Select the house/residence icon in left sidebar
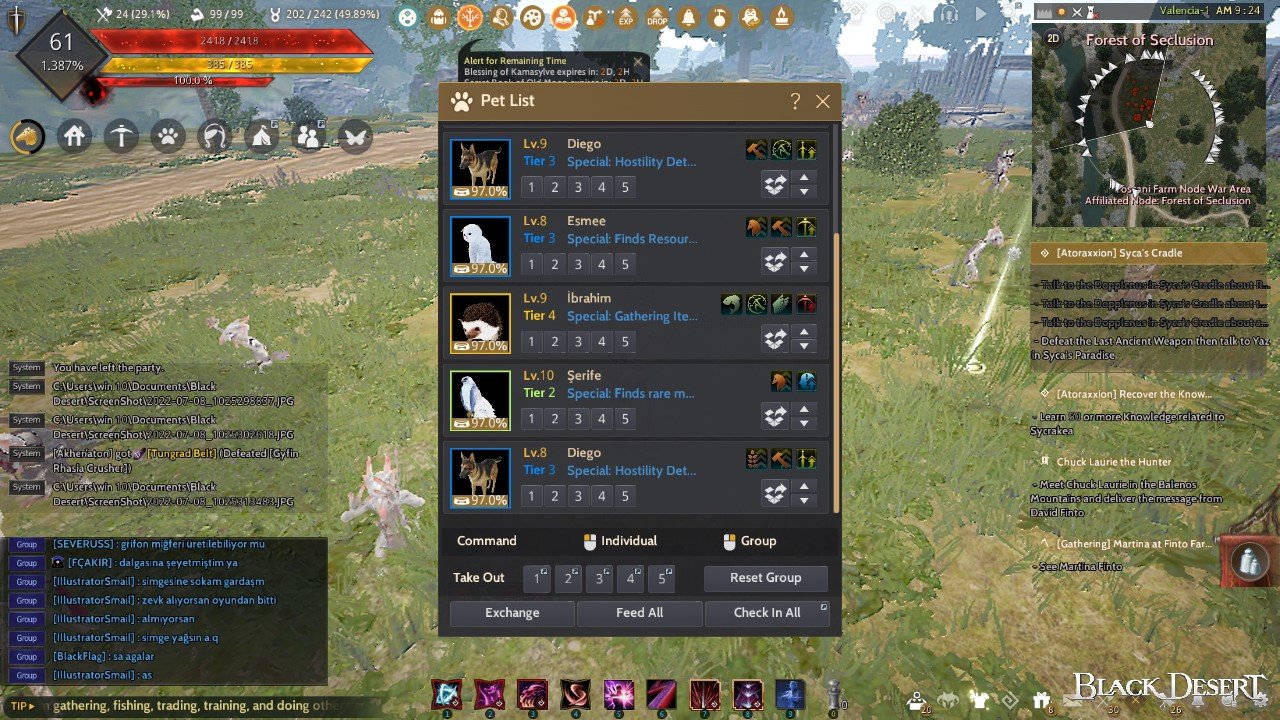 click(75, 136)
